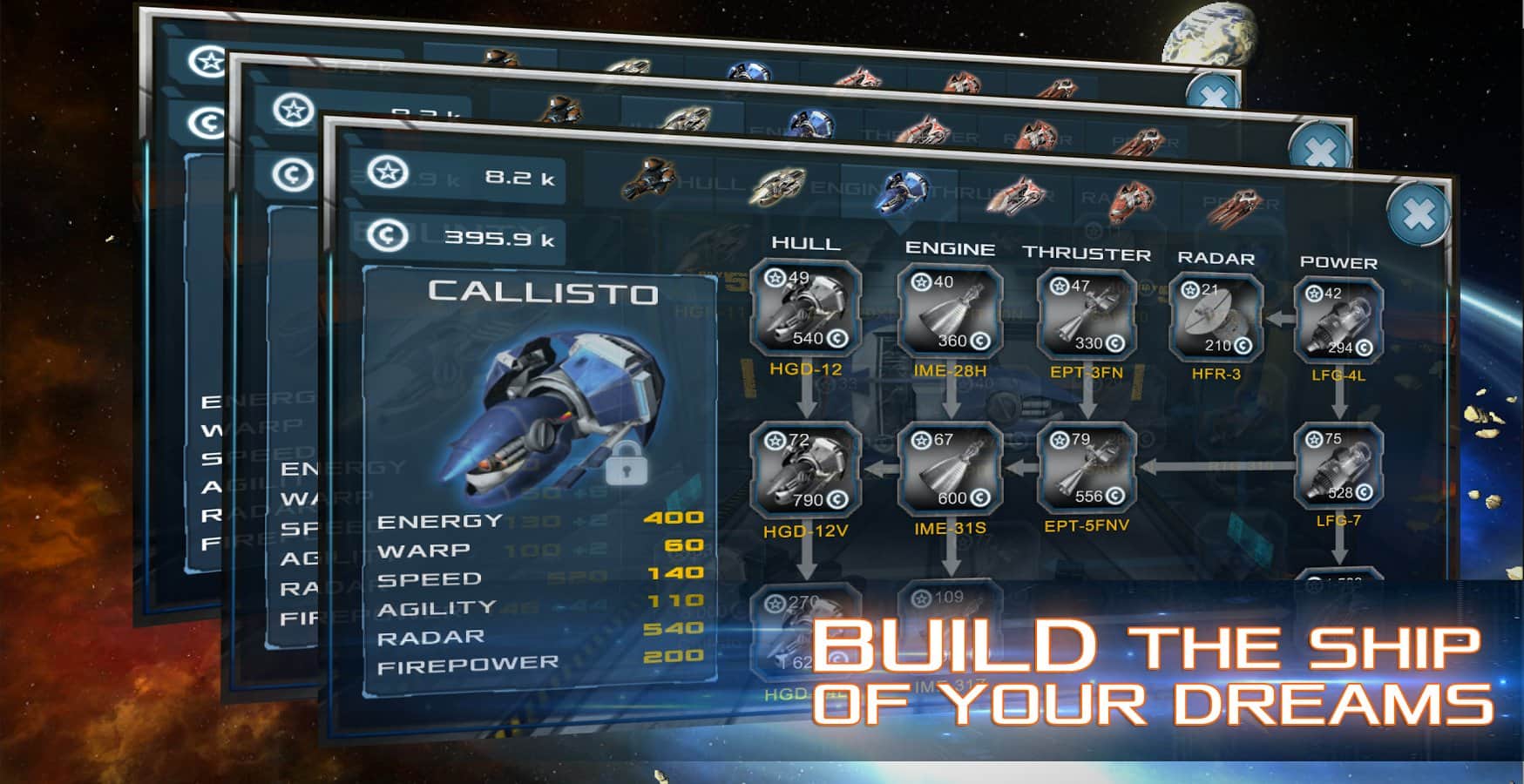Select the HGD-12V hull upgrade
Image resolution: width=1524 pixels, height=784 pixels.
[806, 470]
